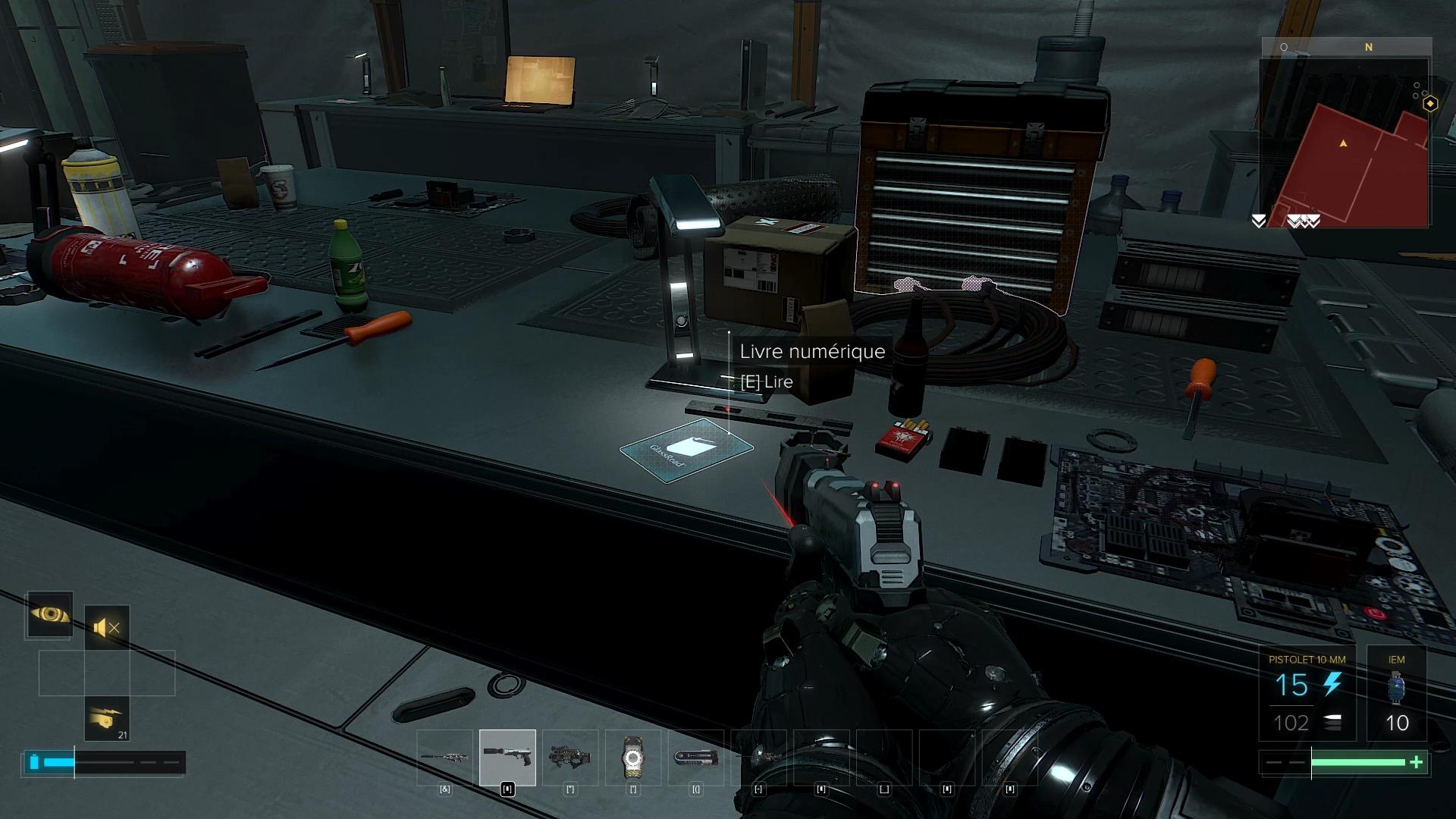Activate the Tesla punch augmentation icon
This screenshot has width=1456, height=819.
click(x=106, y=719)
